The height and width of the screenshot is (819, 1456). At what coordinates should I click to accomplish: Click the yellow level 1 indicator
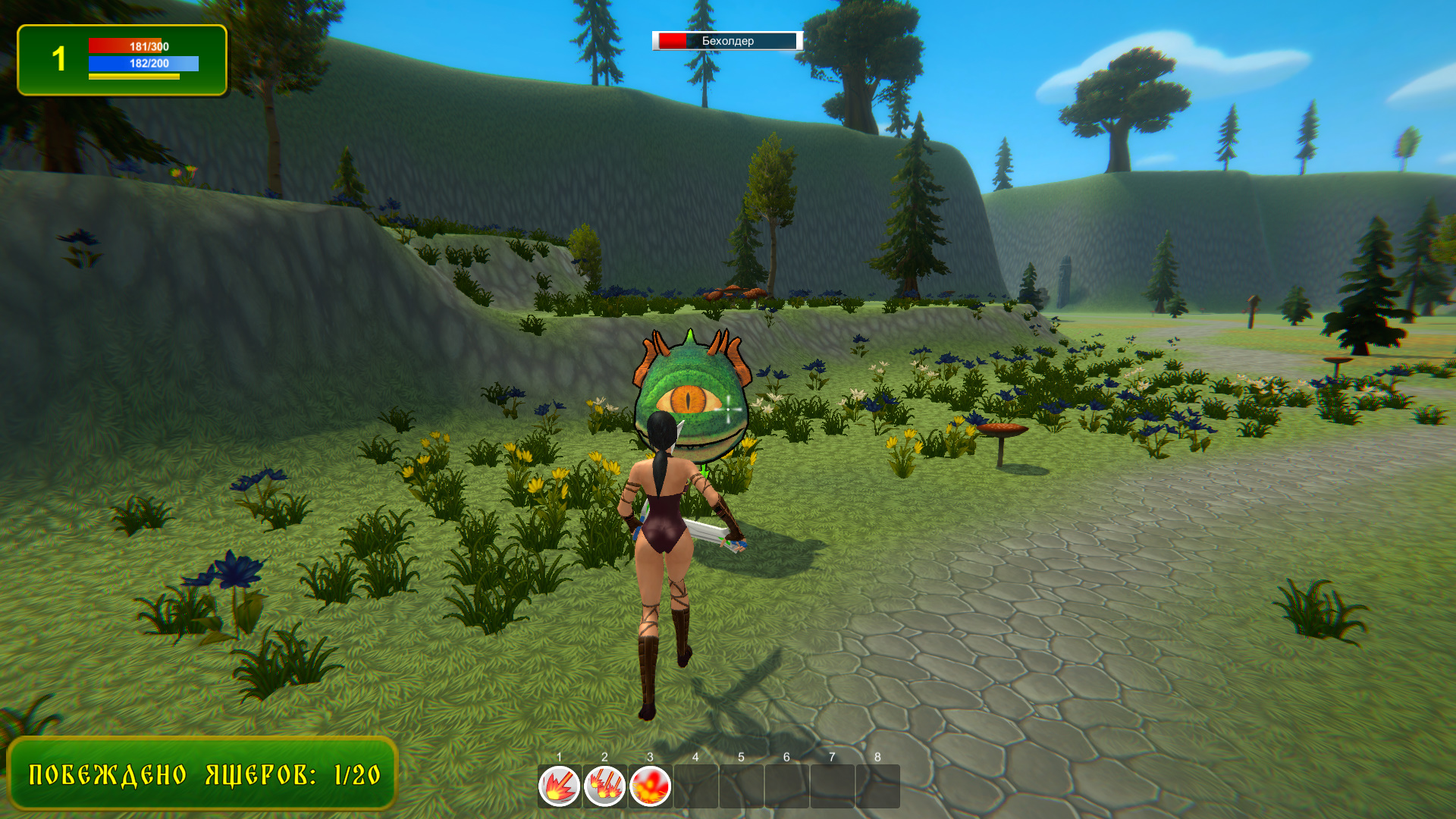tap(59, 59)
